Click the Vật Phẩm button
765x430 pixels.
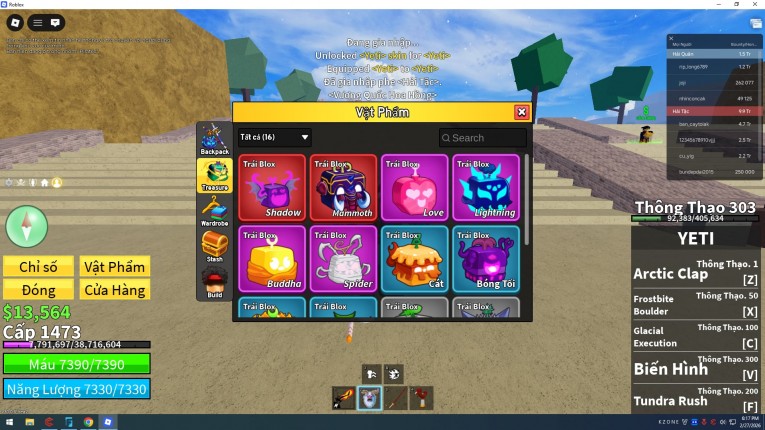115,266
